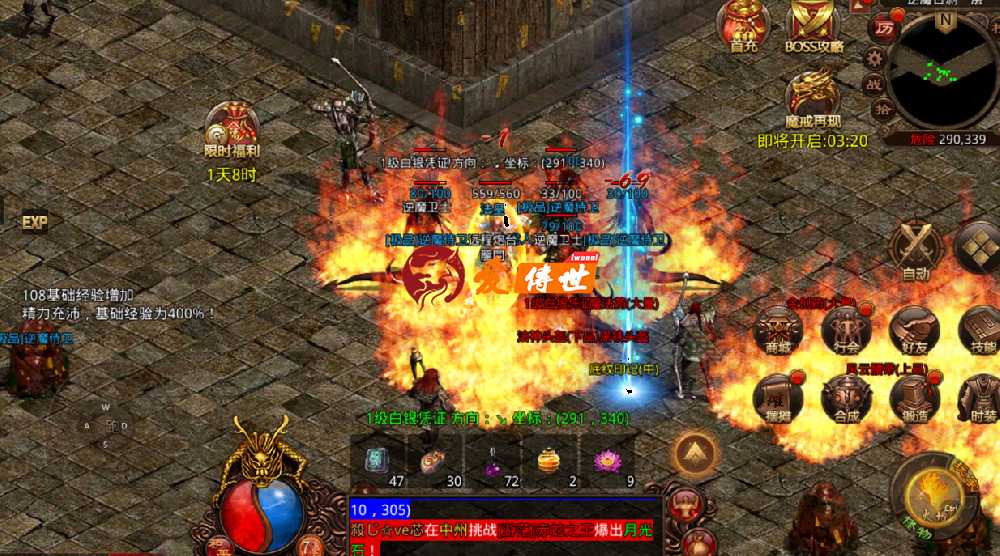This screenshot has width=1000, height=556.
Task: Open the 首充 first-recharge bag icon
Action: [744, 24]
